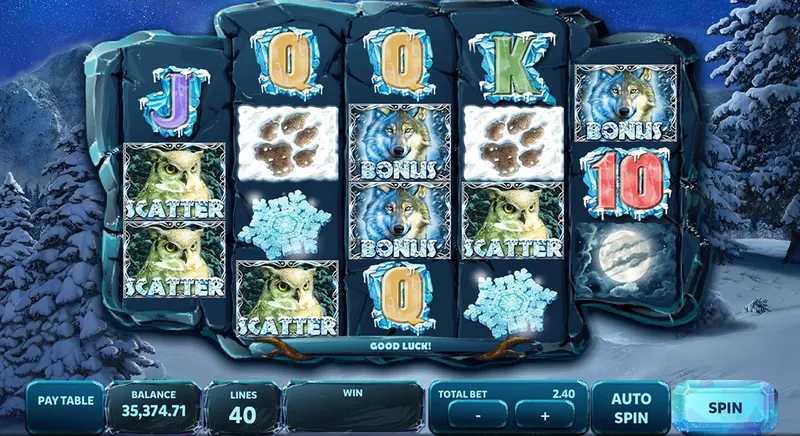Click the Lines 40 panel

point(243,406)
